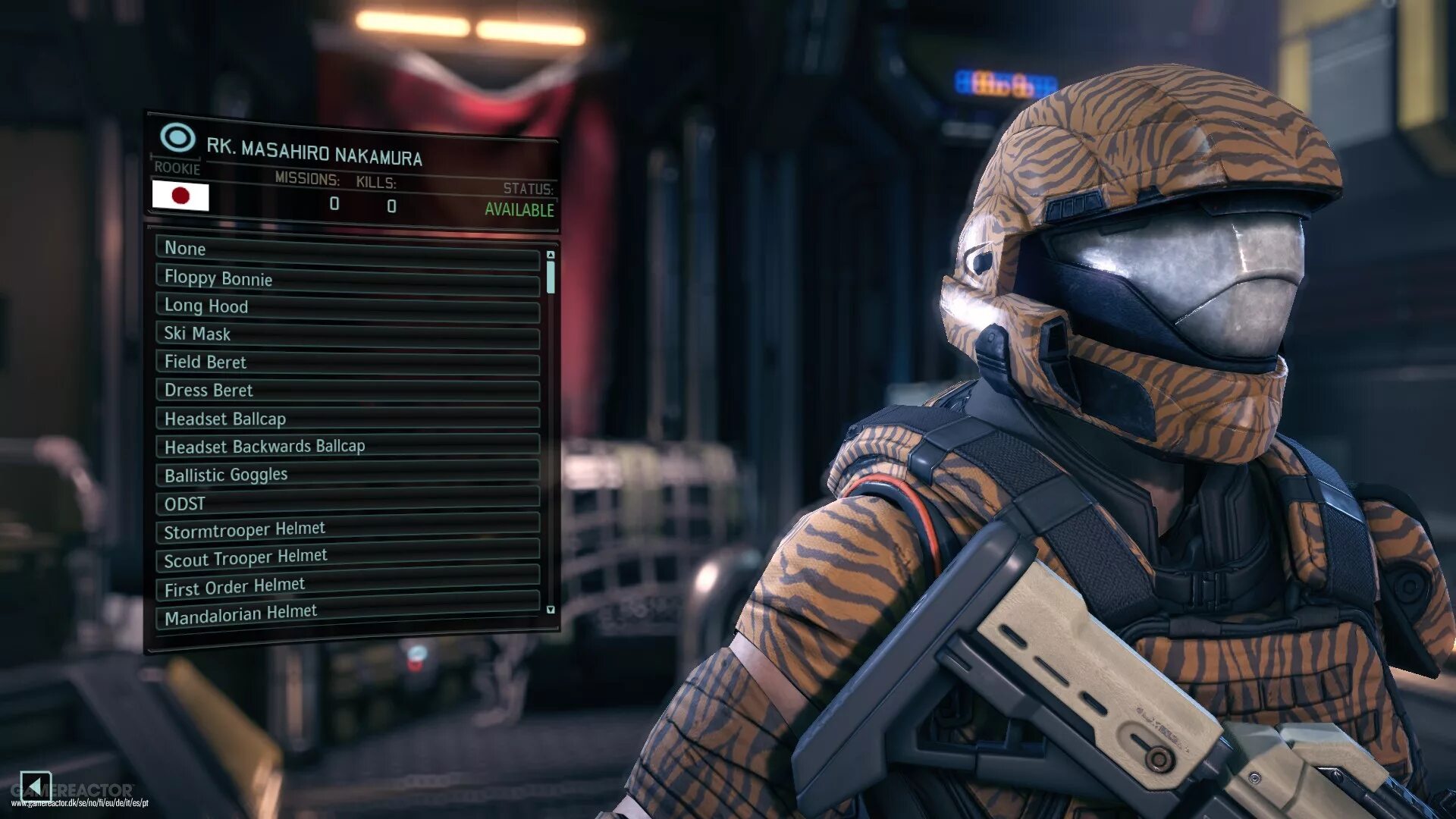This screenshot has height=819, width=1456.
Task: Equip the Mandalorian Helmet
Action: click(x=347, y=613)
